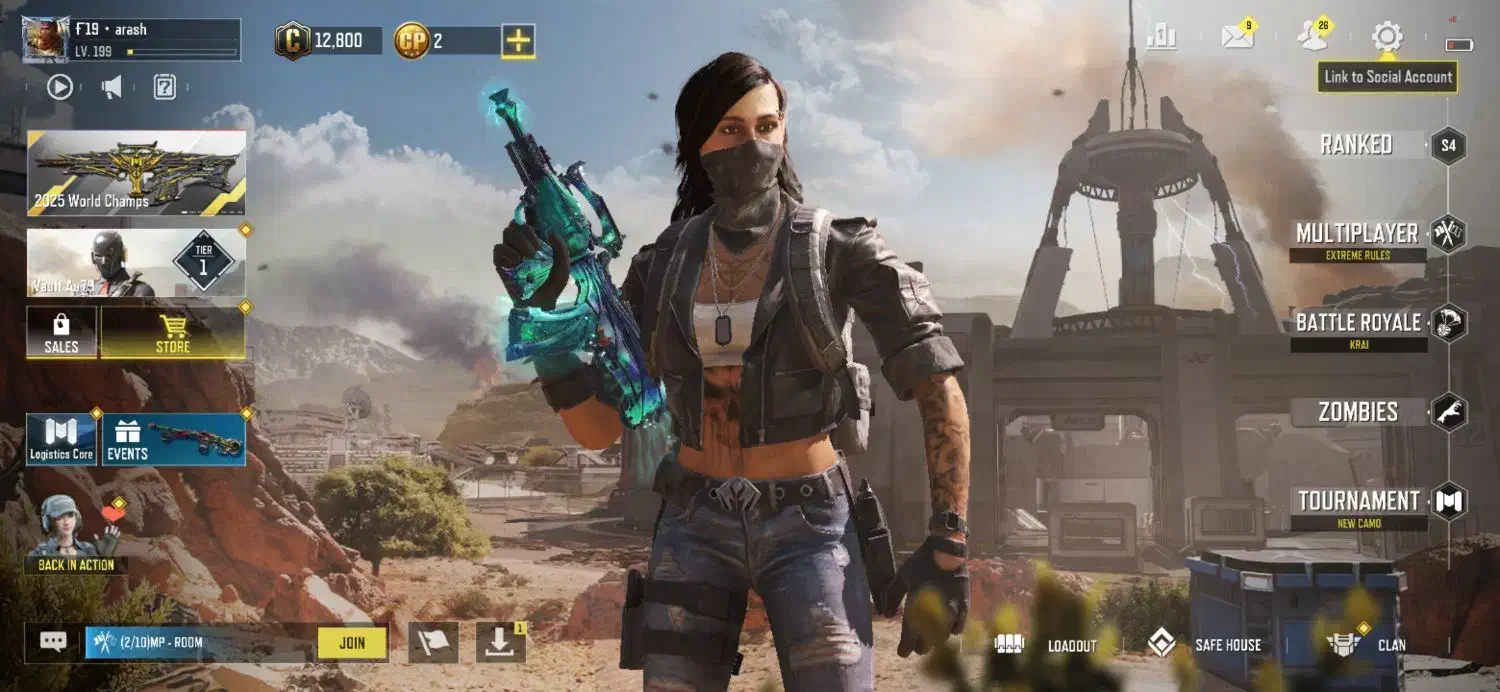Choose Battle Royale mode
1500x692 pixels.
pyautogui.click(x=1358, y=323)
